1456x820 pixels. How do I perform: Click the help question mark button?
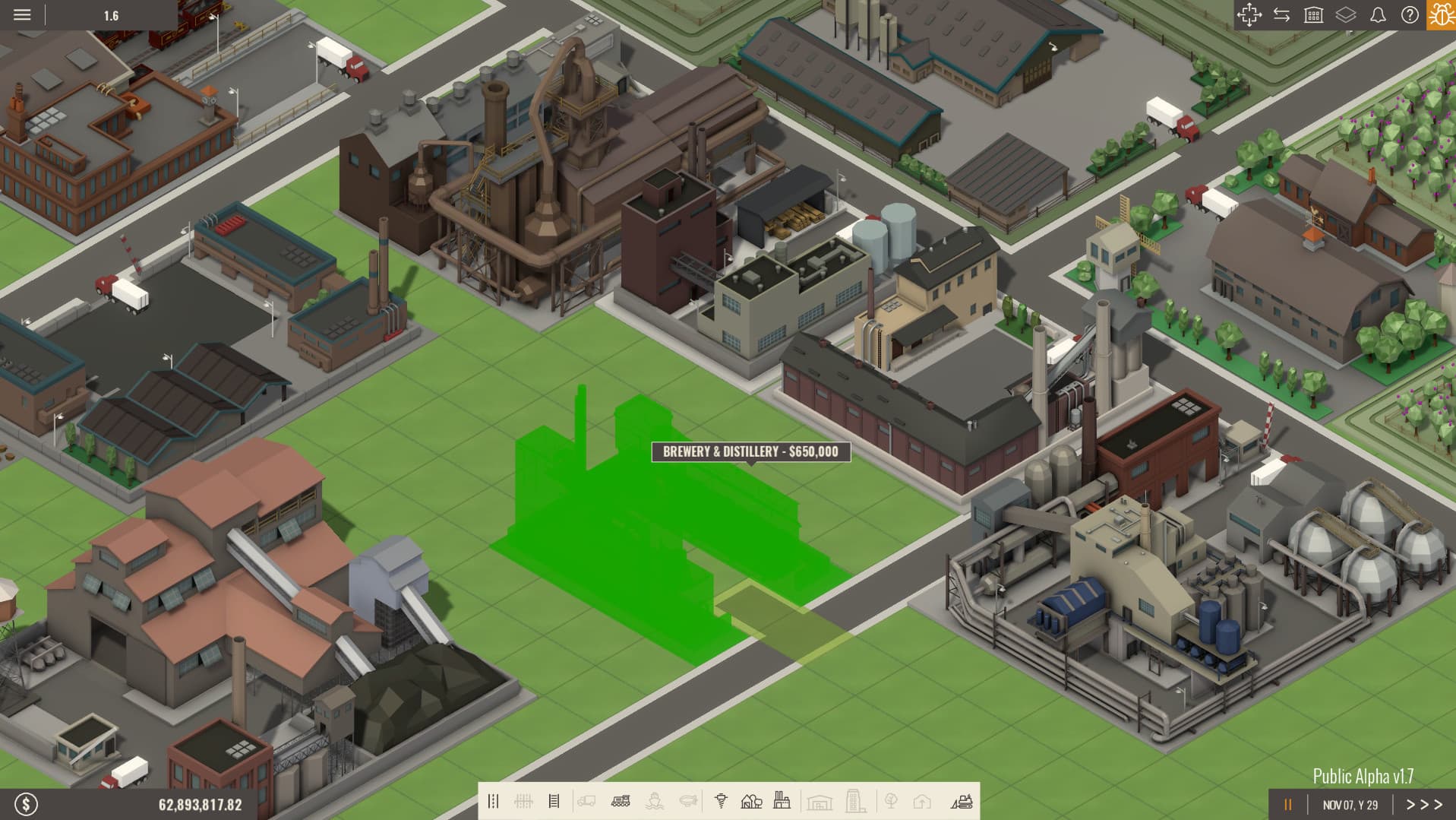(x=1410, y=14)
